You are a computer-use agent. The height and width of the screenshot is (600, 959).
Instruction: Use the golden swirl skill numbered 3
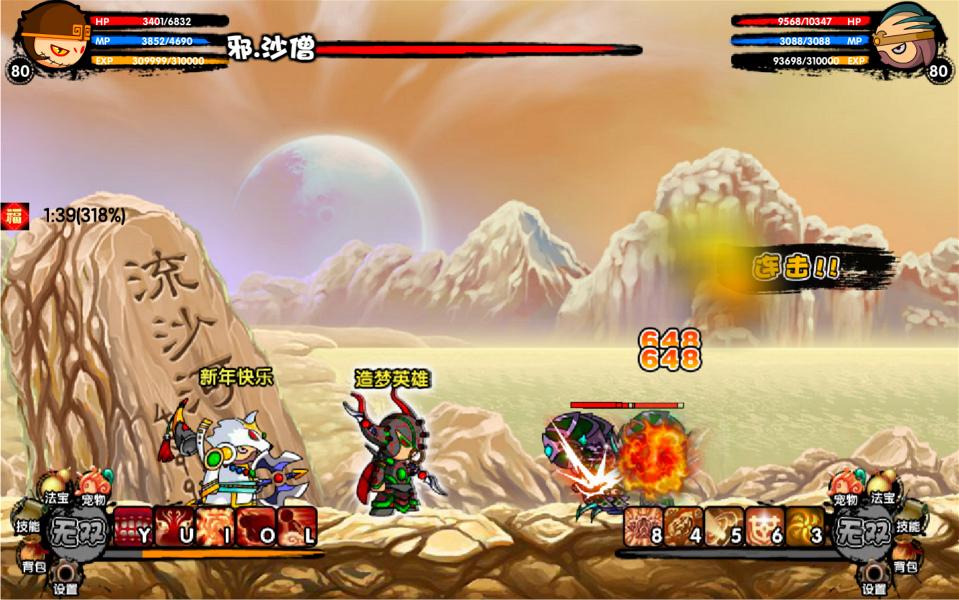tap(804, 526)
